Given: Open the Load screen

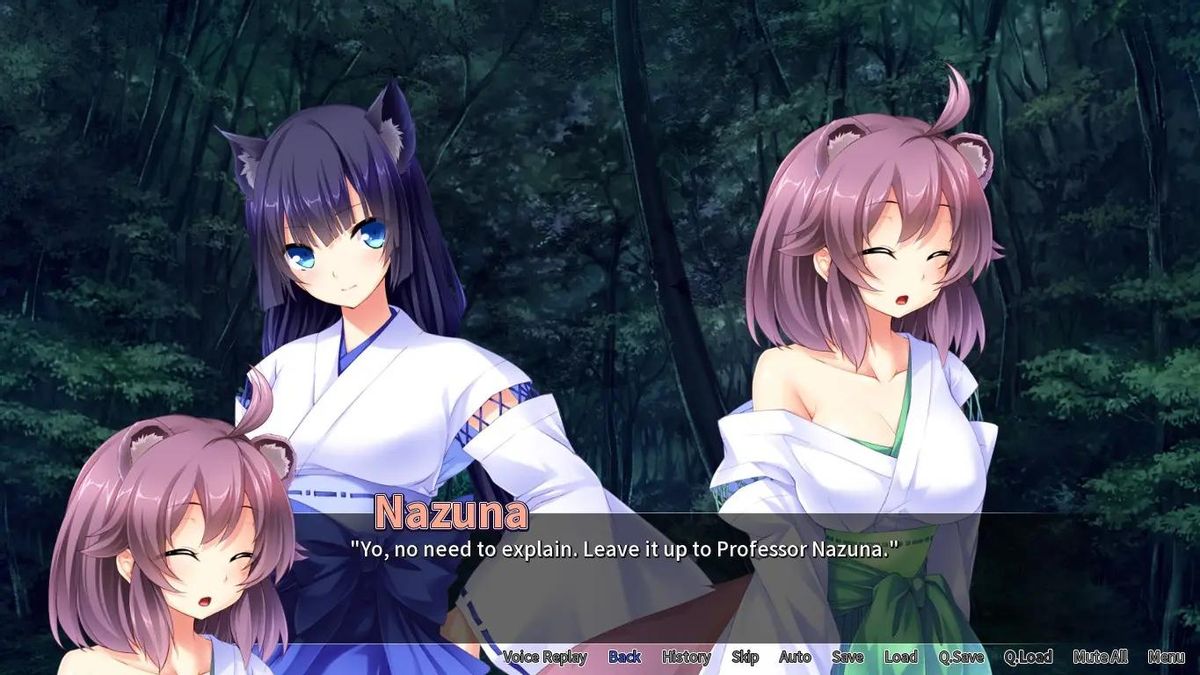Looking at the screenshot, I should (900, 657).
